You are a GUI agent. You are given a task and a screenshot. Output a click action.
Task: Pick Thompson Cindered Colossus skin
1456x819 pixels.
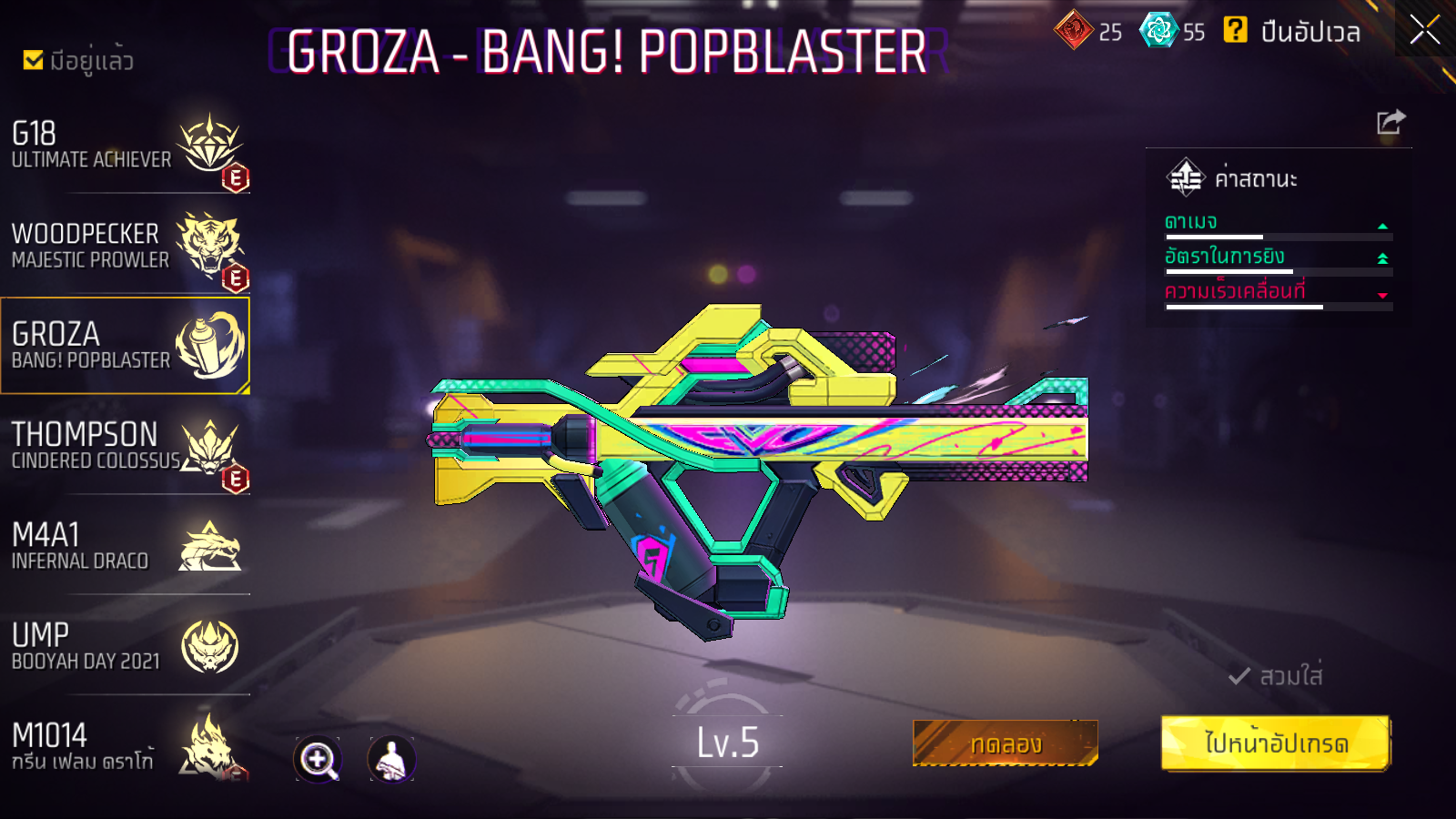click(125, 446)
